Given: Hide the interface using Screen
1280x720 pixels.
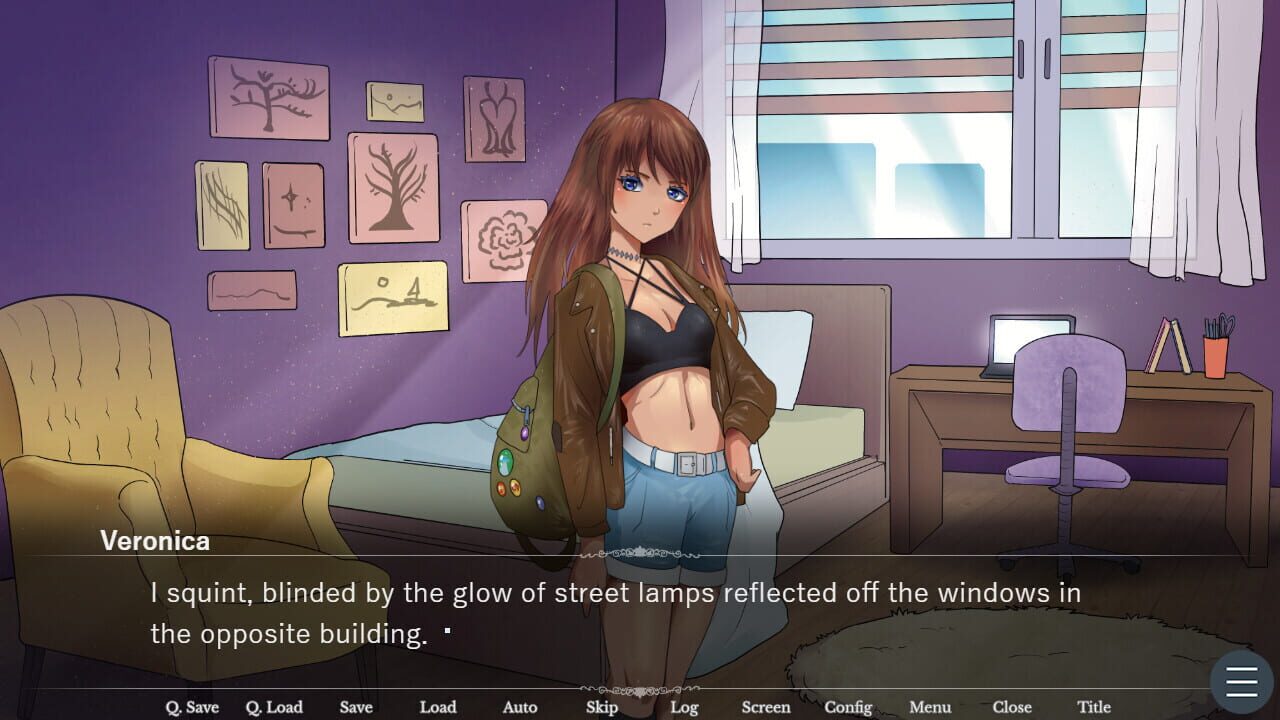Looking at the screenshot, I should [x=765, y=707].
